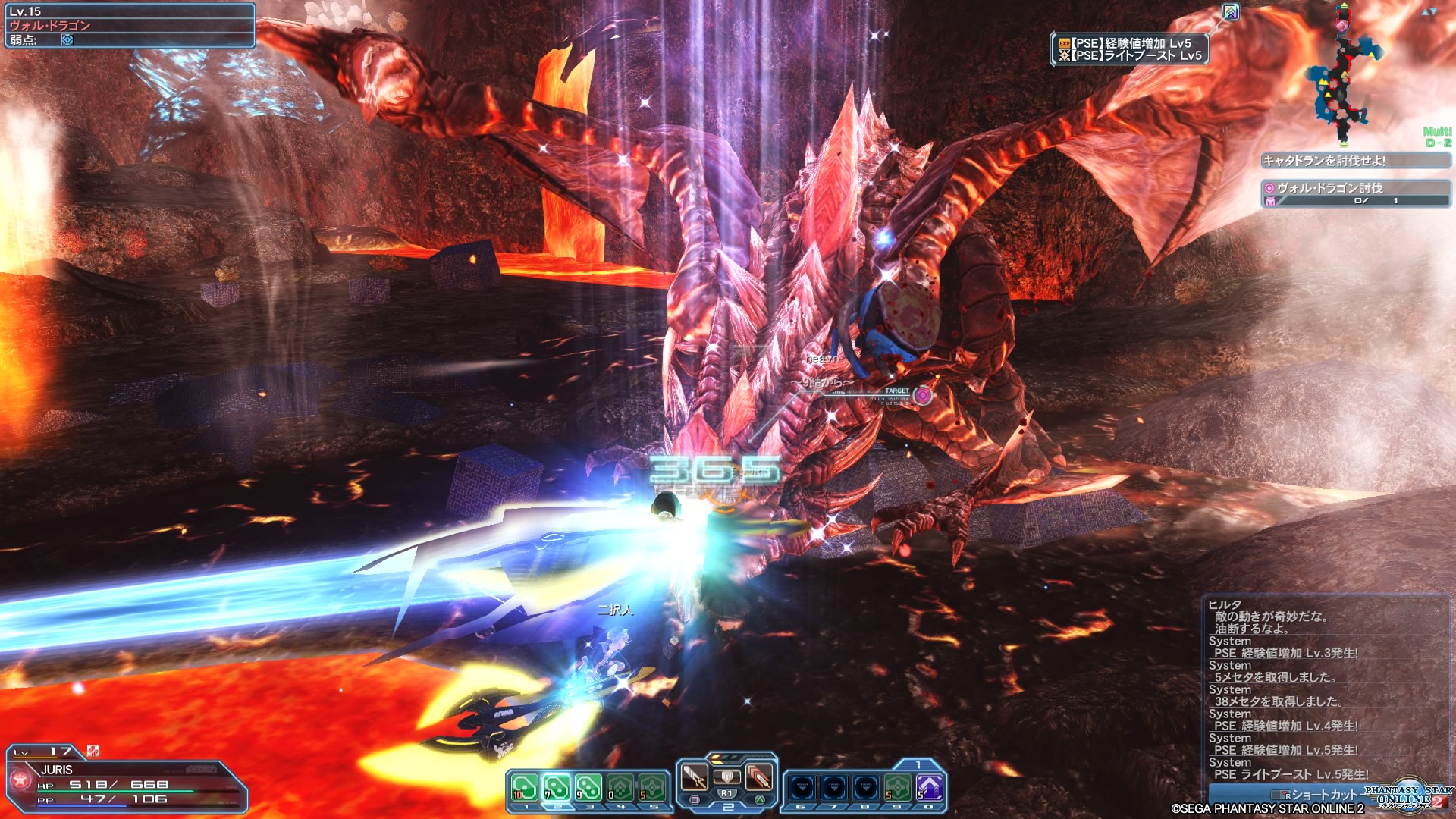Click the キャタドランを討伐せよ! objective banner

[1355, 161]
